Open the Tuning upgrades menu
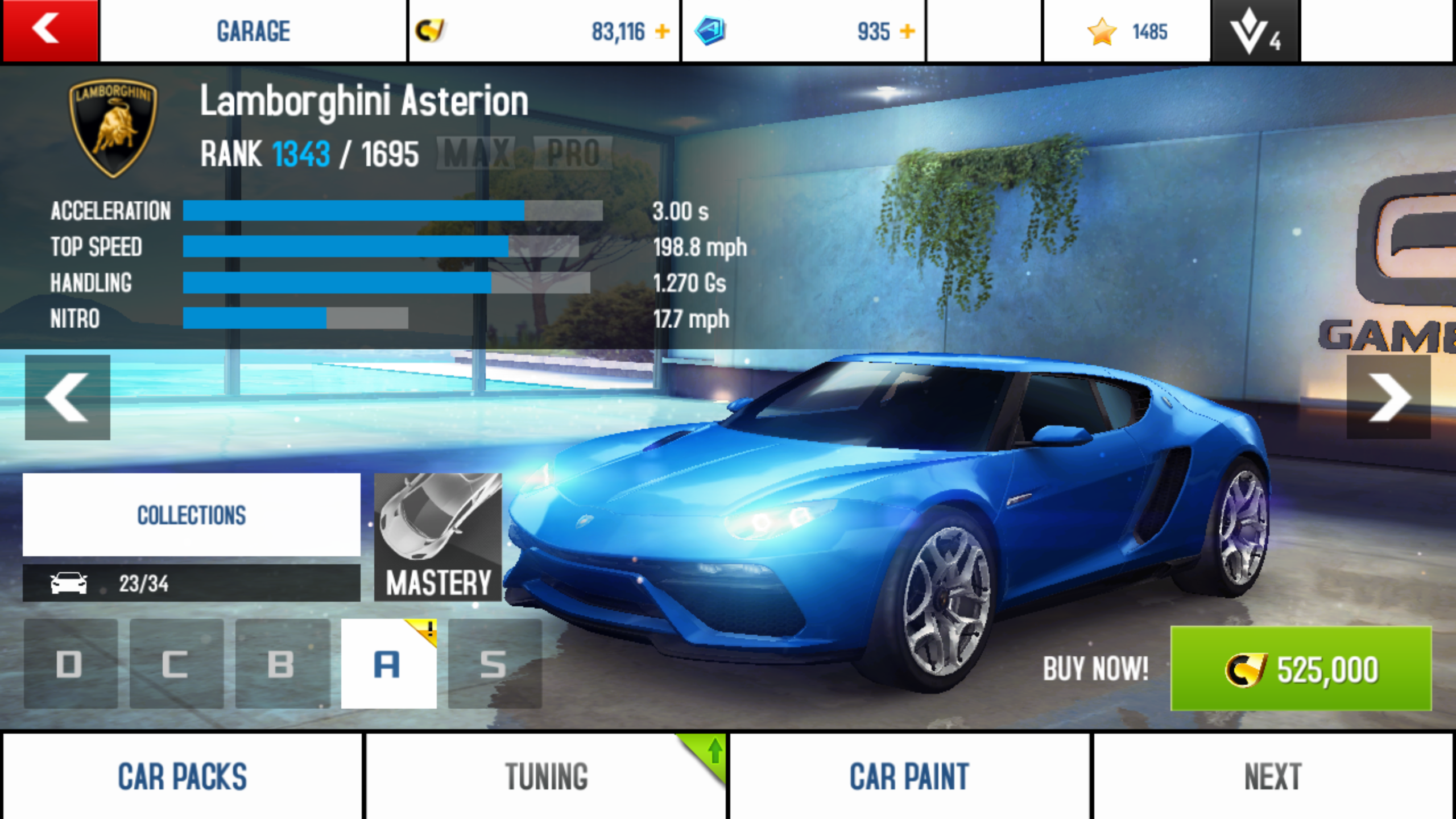 546,776
